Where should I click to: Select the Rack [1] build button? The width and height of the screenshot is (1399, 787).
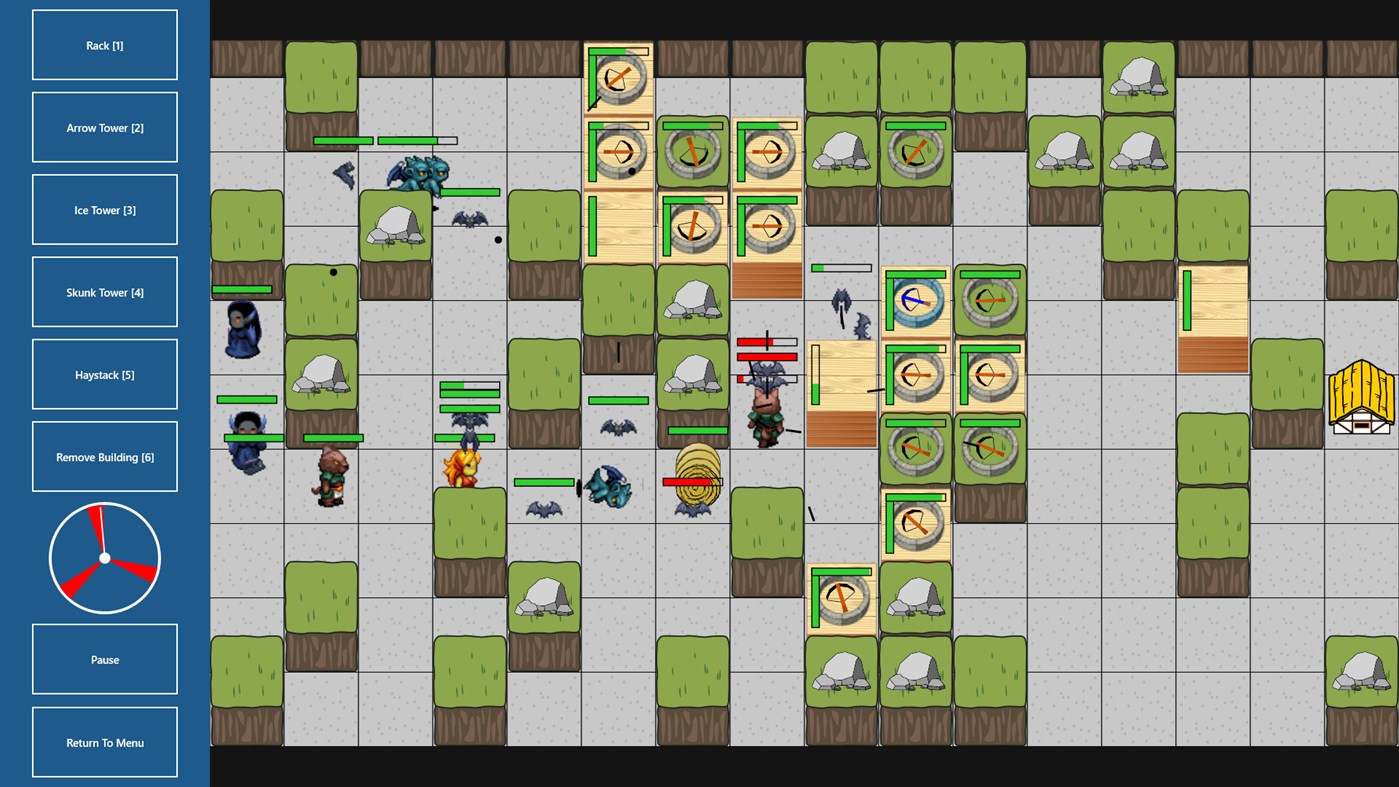pos(104,44)
